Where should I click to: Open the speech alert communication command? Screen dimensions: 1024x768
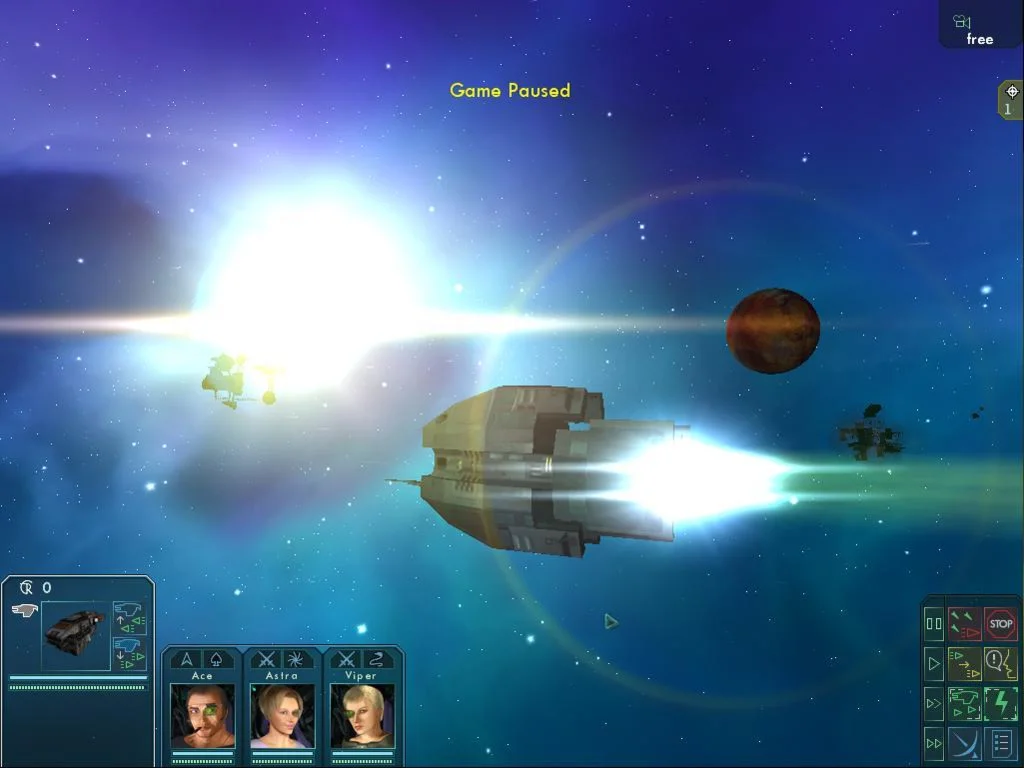point(1000,663)
